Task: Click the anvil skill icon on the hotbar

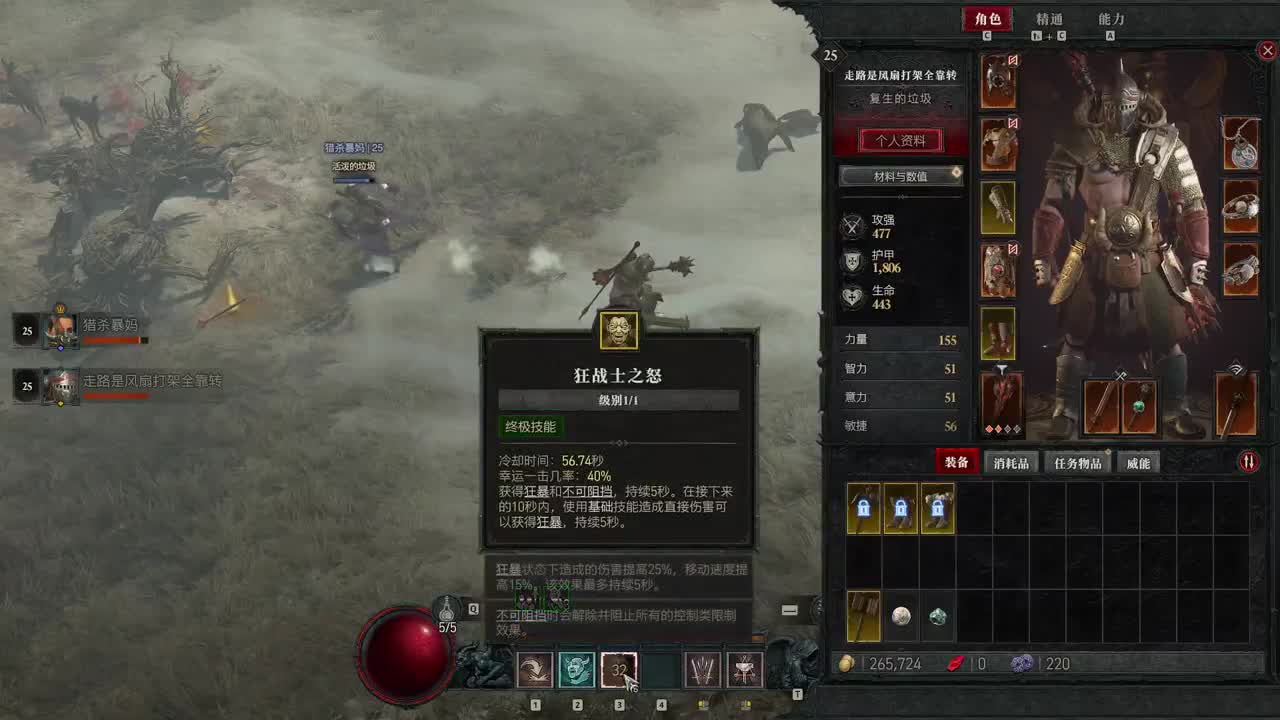Action: click(745, 670)
